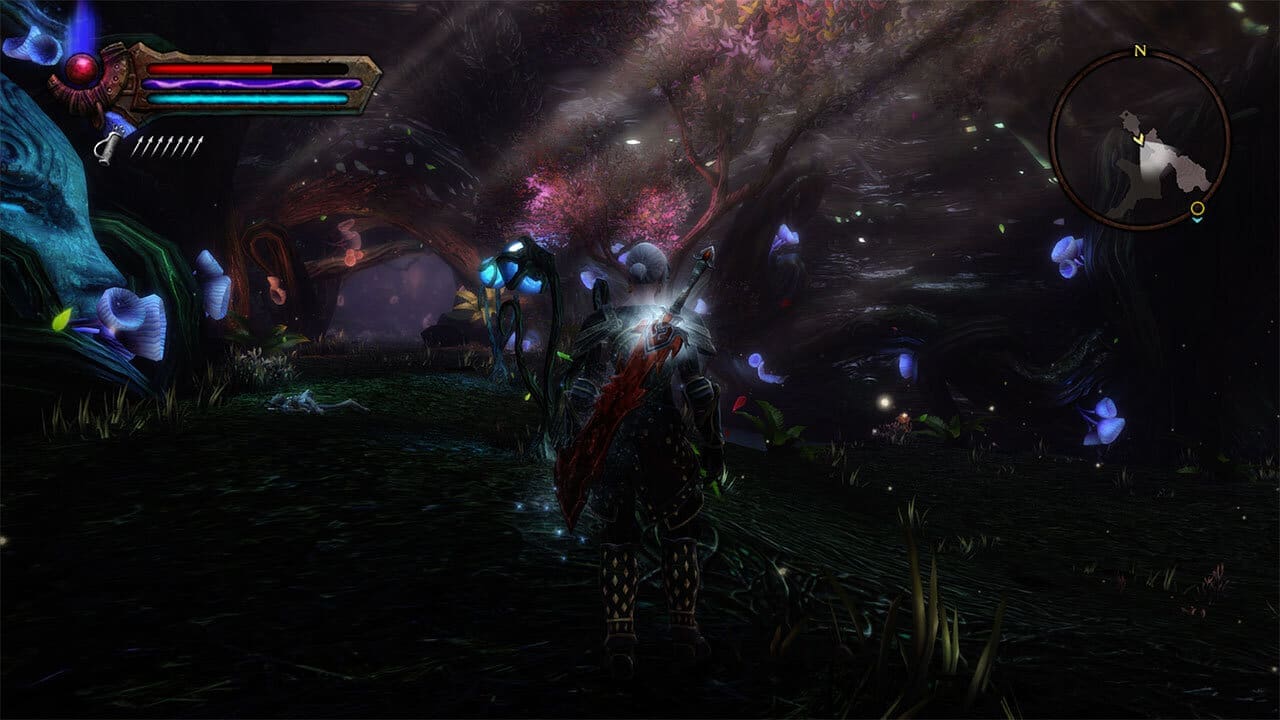Click the yellow player arrow inside the minimap
The width and height of the screenshot is (1280, 720).
click(1139, 140)
